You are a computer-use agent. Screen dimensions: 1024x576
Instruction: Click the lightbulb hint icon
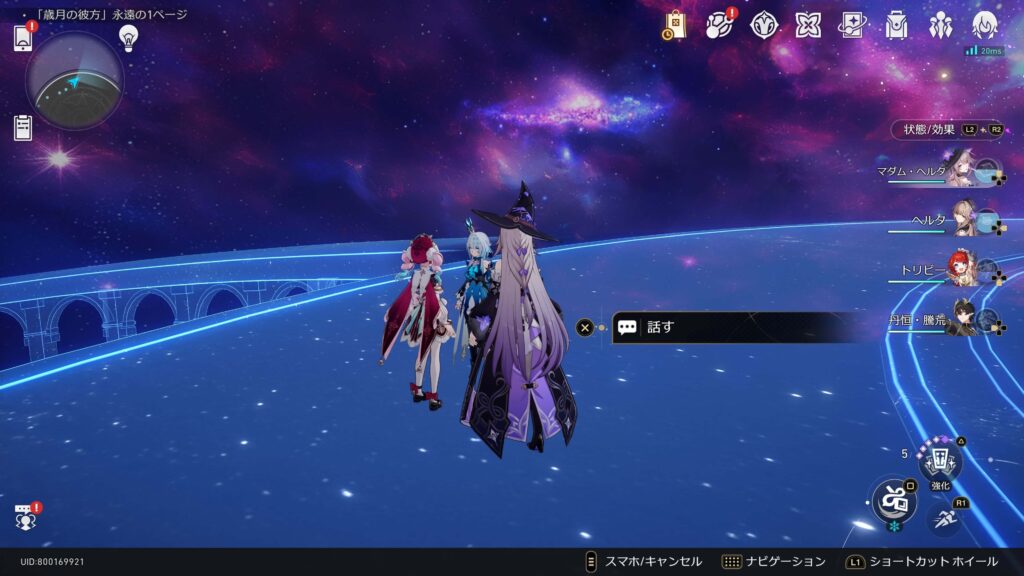click(x=128, y=38)
